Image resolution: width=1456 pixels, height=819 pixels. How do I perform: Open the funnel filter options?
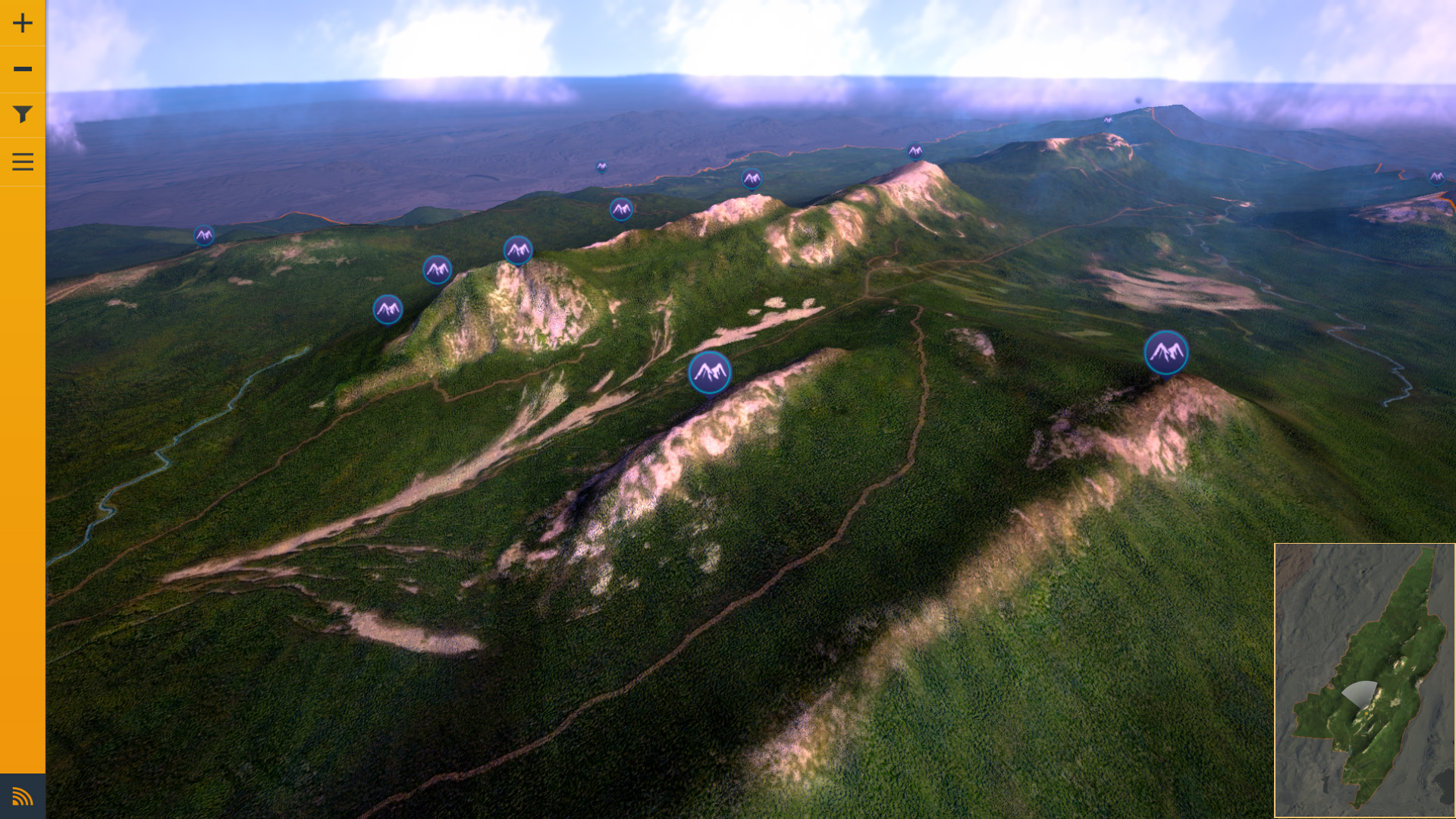23,115
